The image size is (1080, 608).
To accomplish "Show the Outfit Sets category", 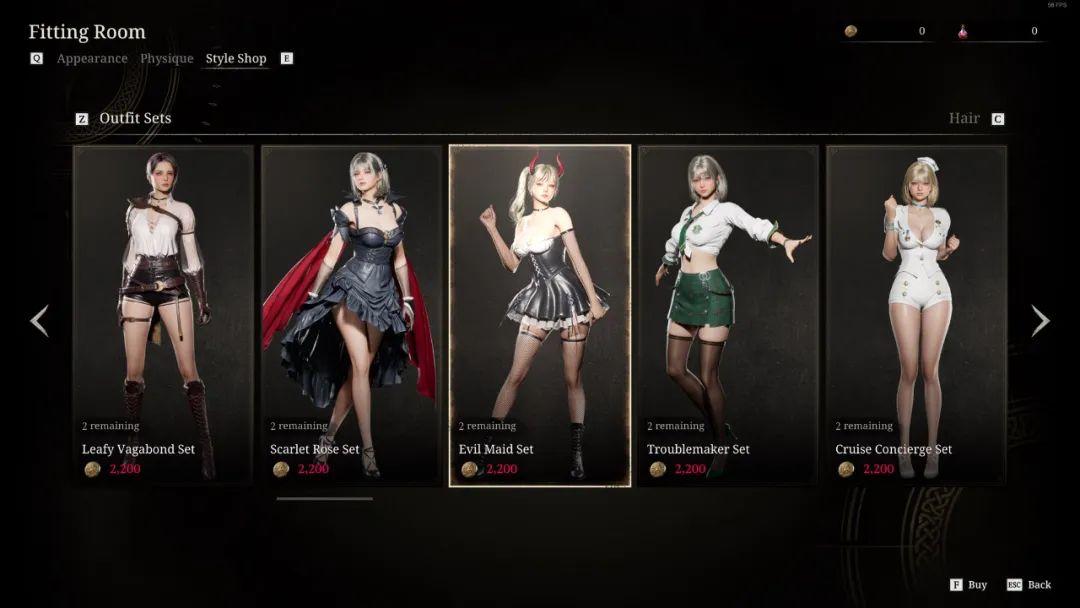I will [135, 118].
